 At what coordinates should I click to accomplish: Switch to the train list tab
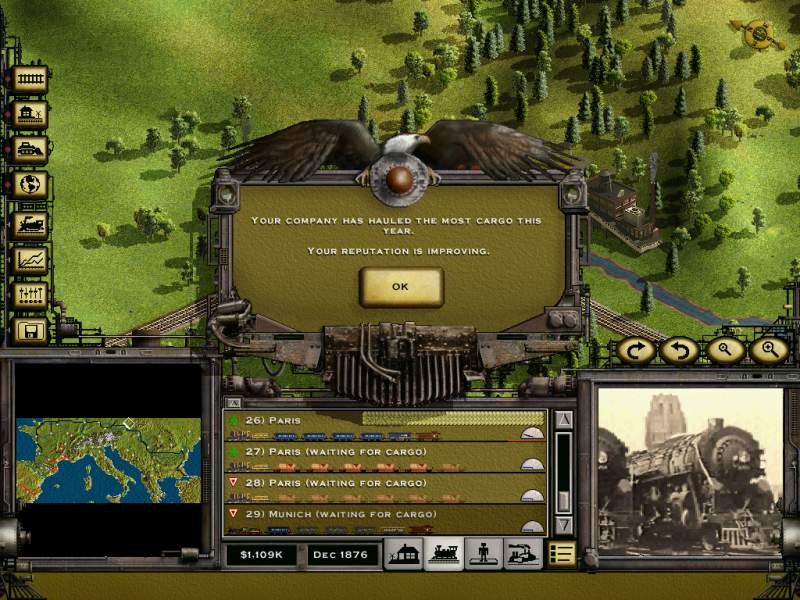coord(442,554)
